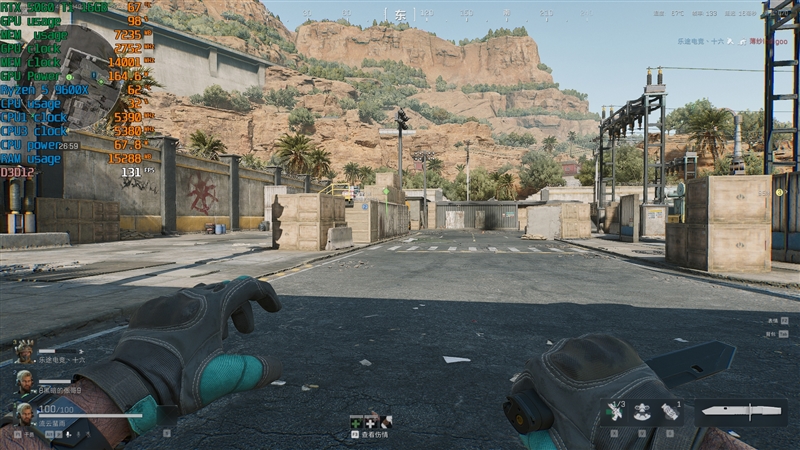
Task: Select own portrait named 流云墨雨
Action: point(24,414)
